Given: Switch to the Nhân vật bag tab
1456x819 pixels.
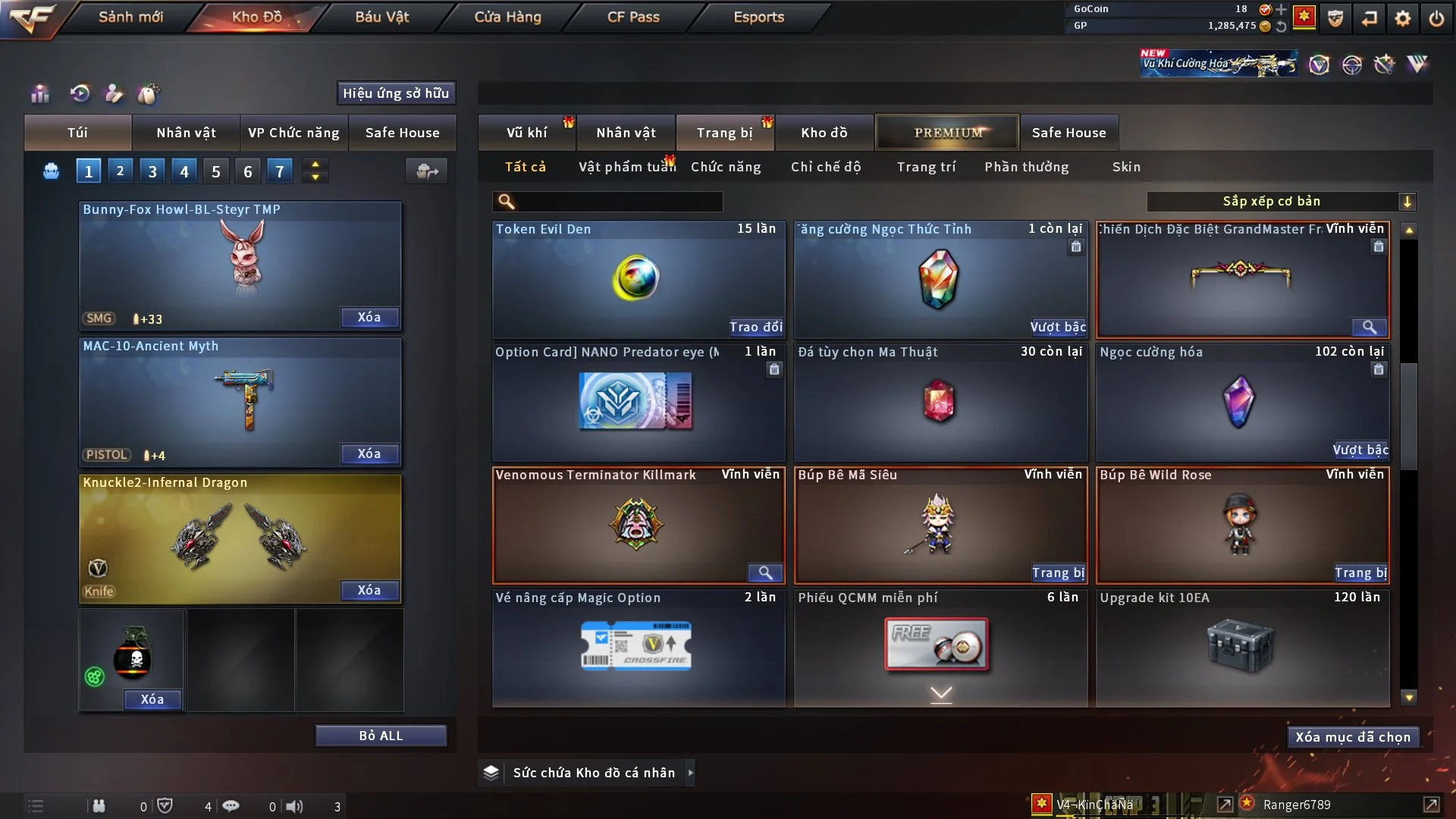Looking at the screenshot, I should pyautogui.click(x=186, y=133).
